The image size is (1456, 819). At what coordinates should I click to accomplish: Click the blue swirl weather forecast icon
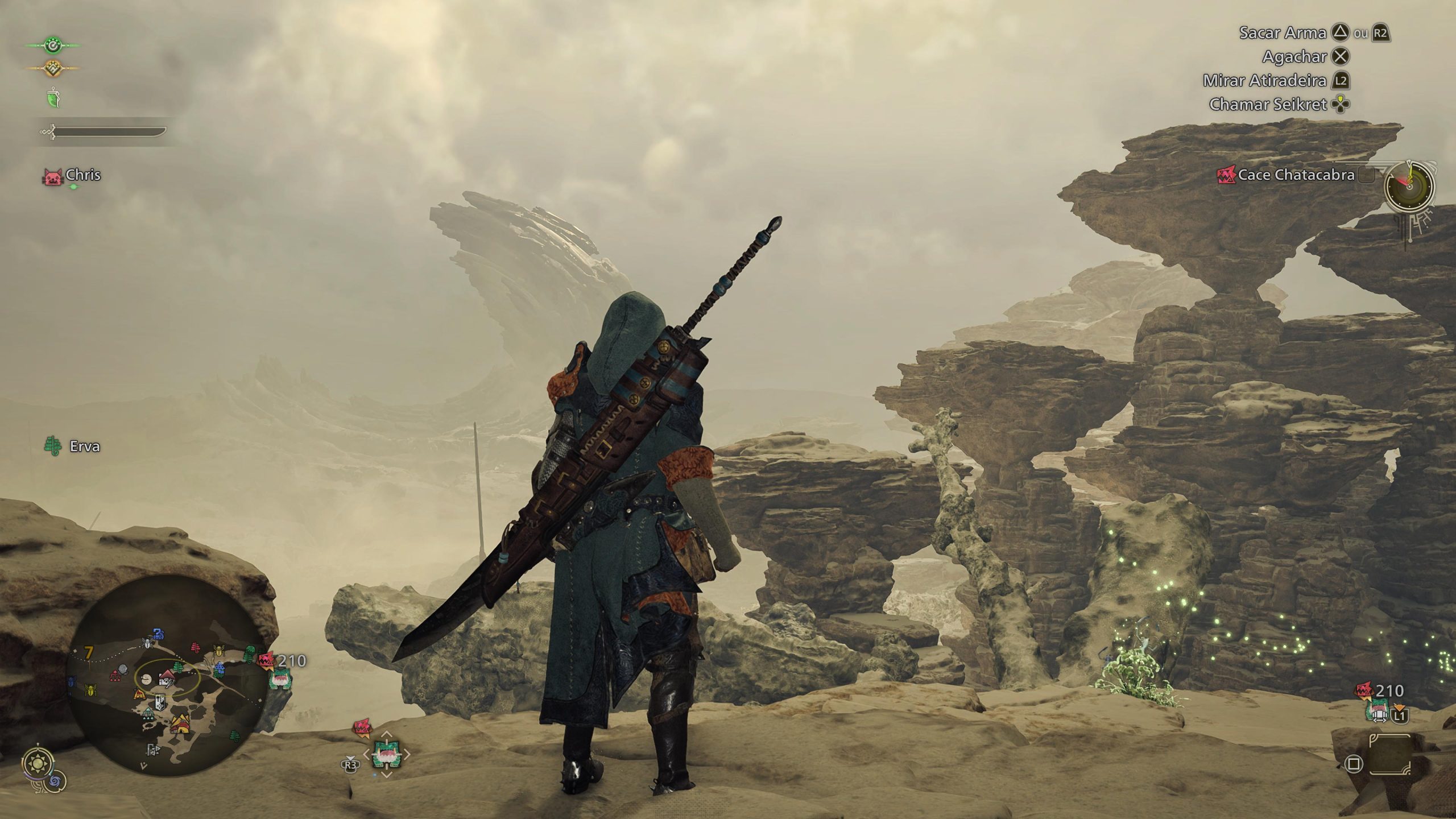(55, 782)
